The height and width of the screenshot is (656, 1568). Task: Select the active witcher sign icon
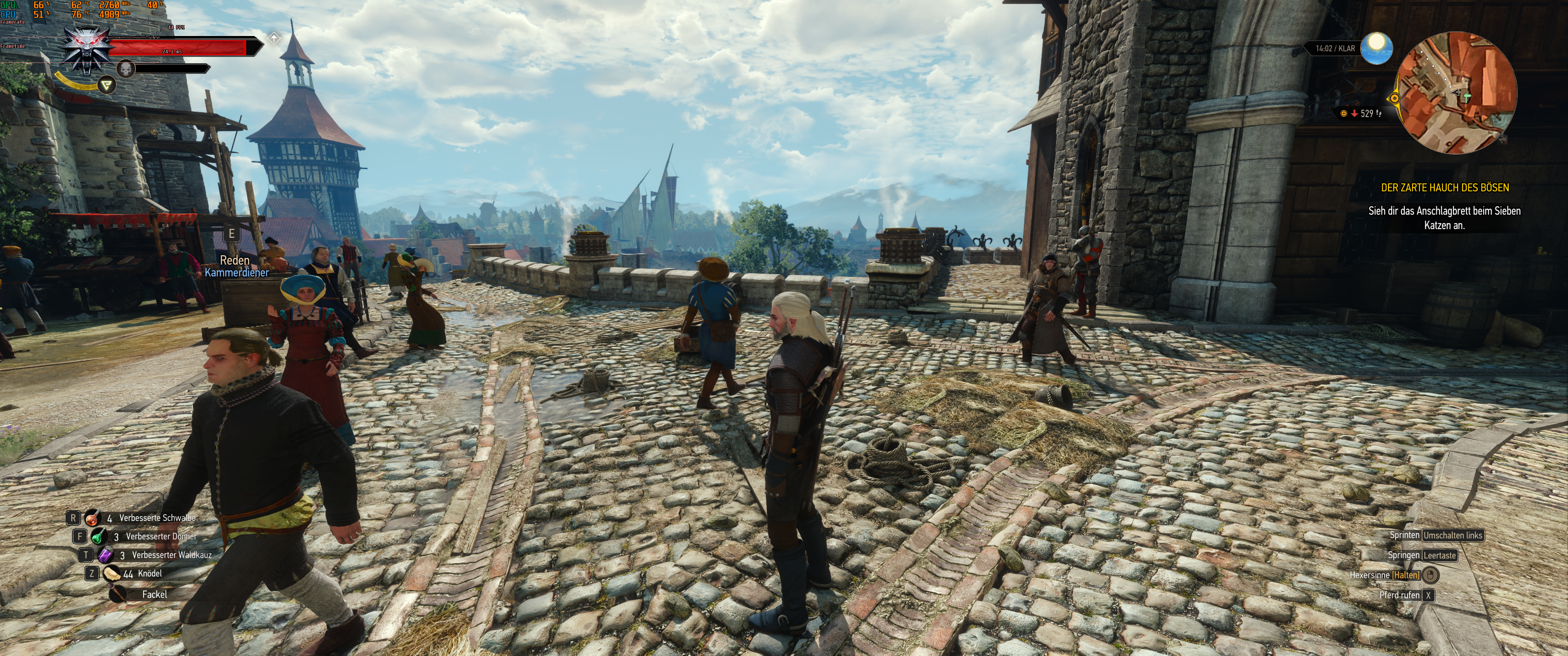(x=107, y=85)
